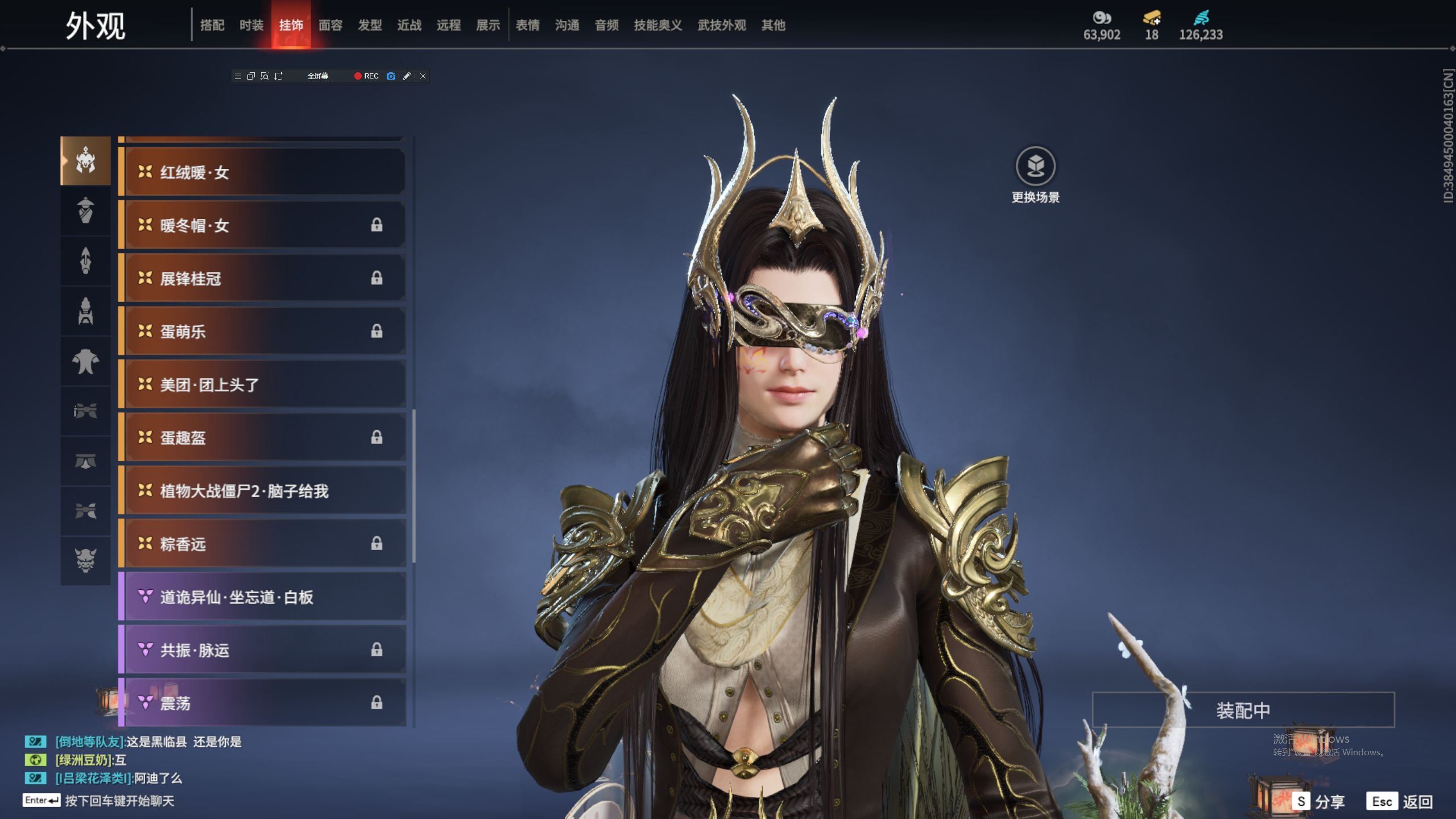Open the 技能奥义 tab
The image size is (1456, 819).
(657, 25)
